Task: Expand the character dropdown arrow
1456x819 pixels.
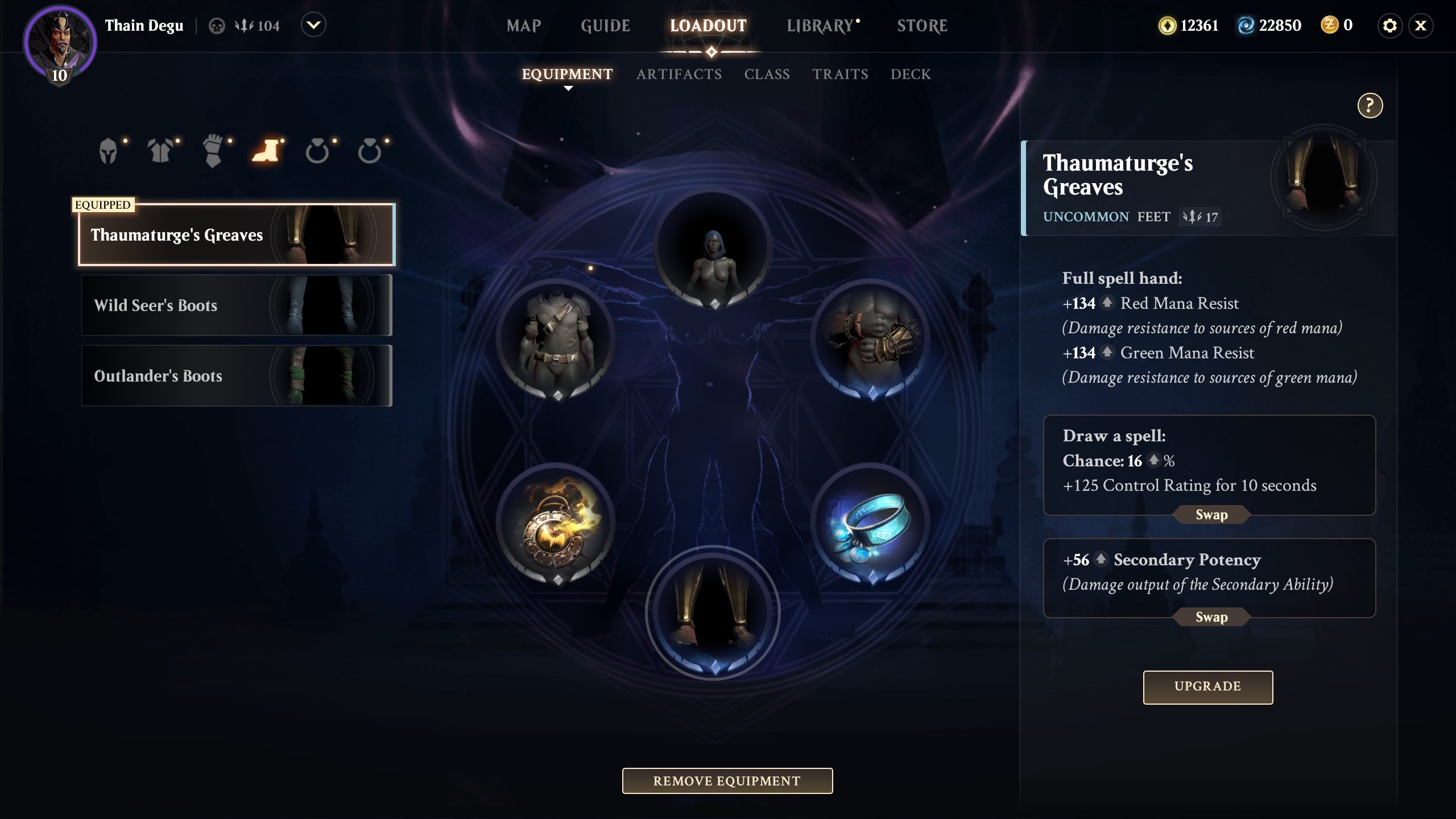Action: (313, 26)
